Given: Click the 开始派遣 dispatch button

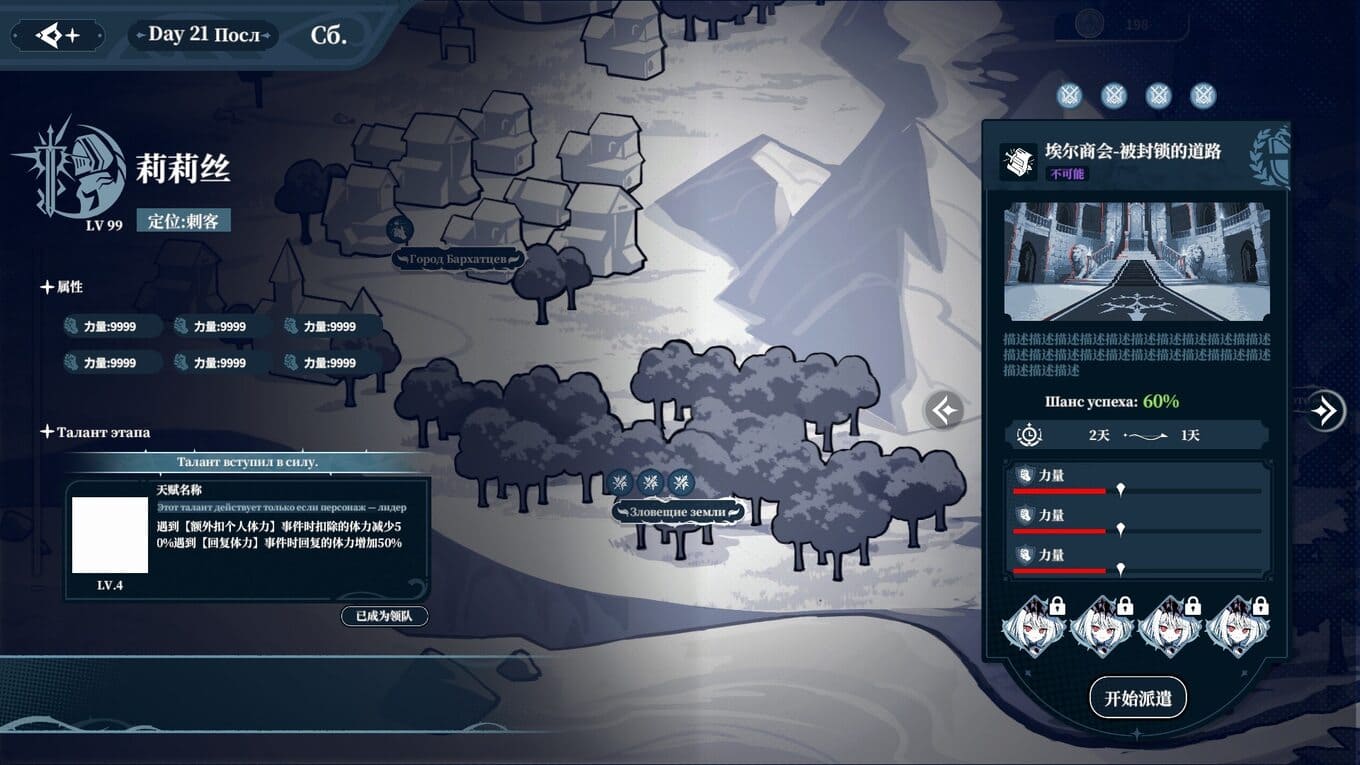Looking at the screenshot, I should point(1137,698).
